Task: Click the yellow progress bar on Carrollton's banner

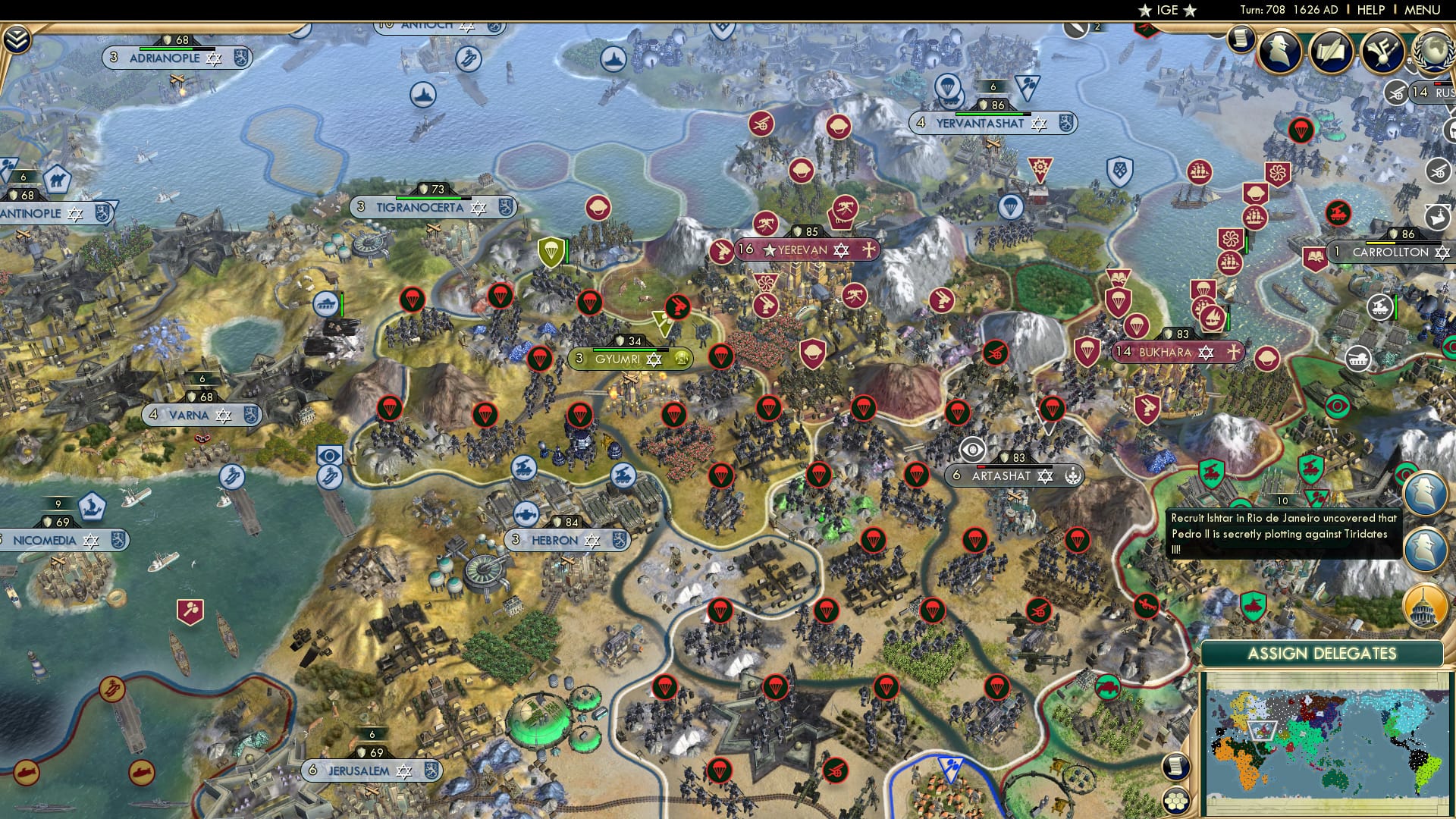Action: (x=1380, y=243)
